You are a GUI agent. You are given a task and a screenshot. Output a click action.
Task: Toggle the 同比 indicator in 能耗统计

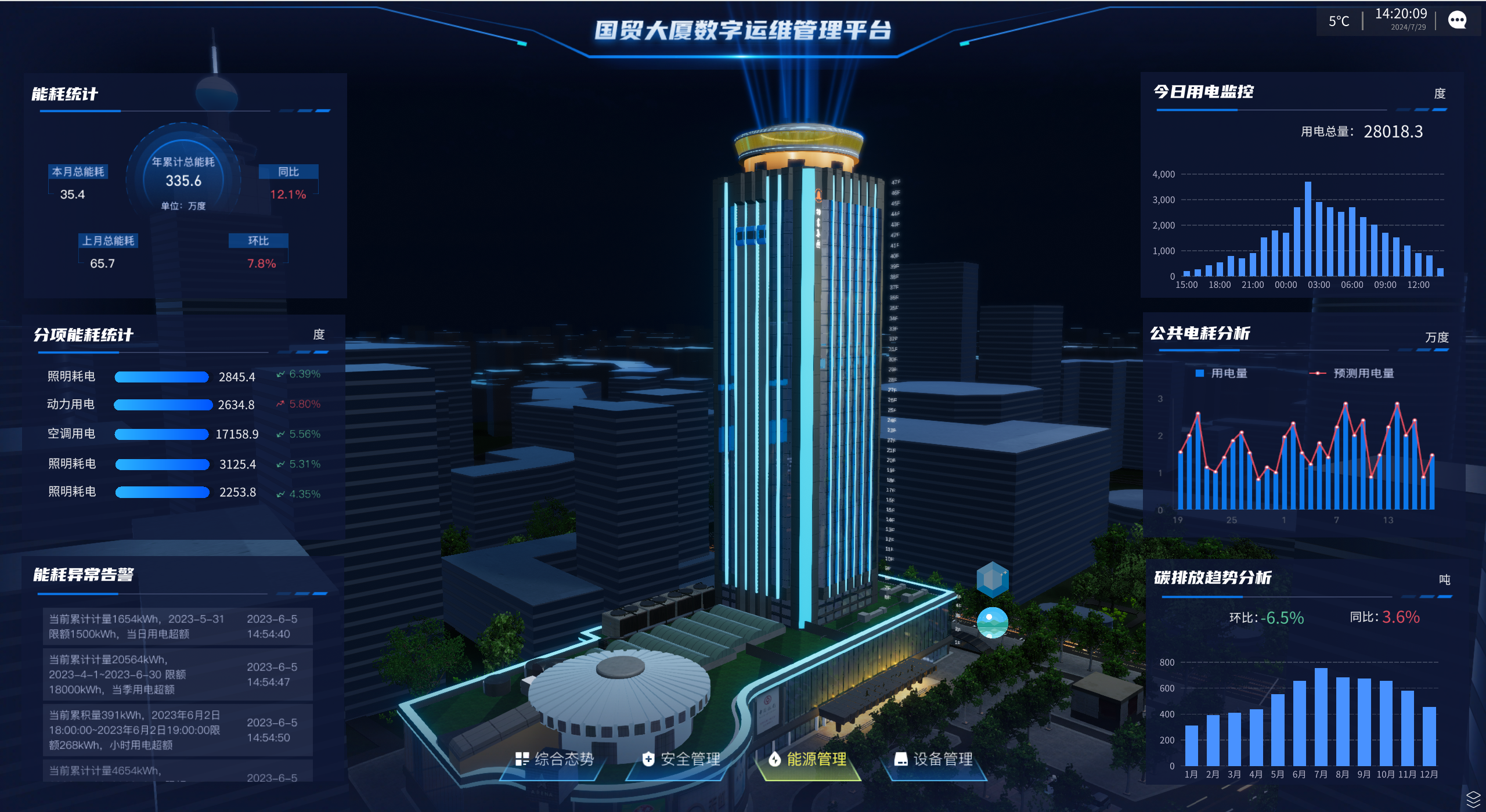pos(288,172)
